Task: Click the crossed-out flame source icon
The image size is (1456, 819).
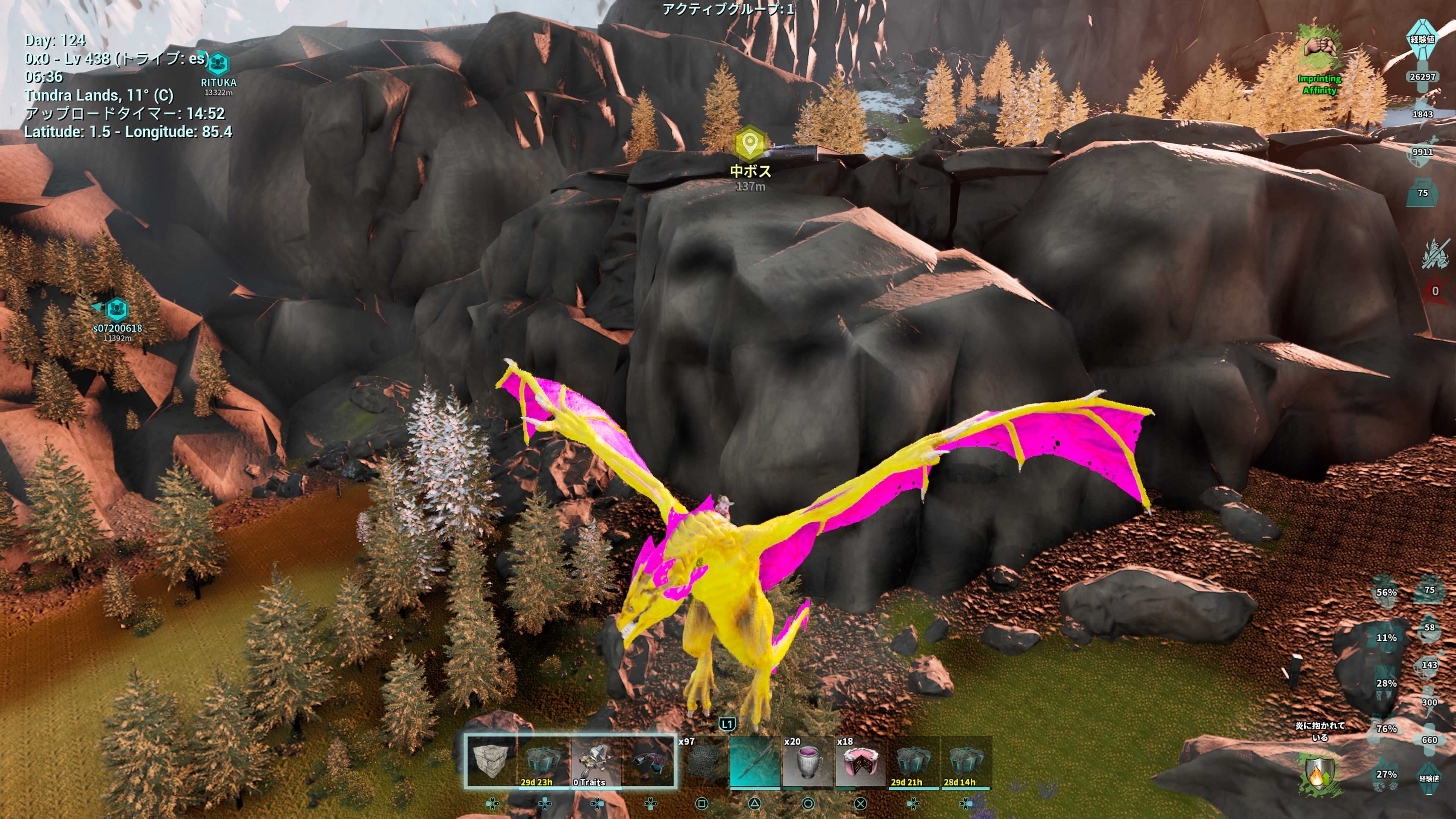Action: tap(1434, 254)
